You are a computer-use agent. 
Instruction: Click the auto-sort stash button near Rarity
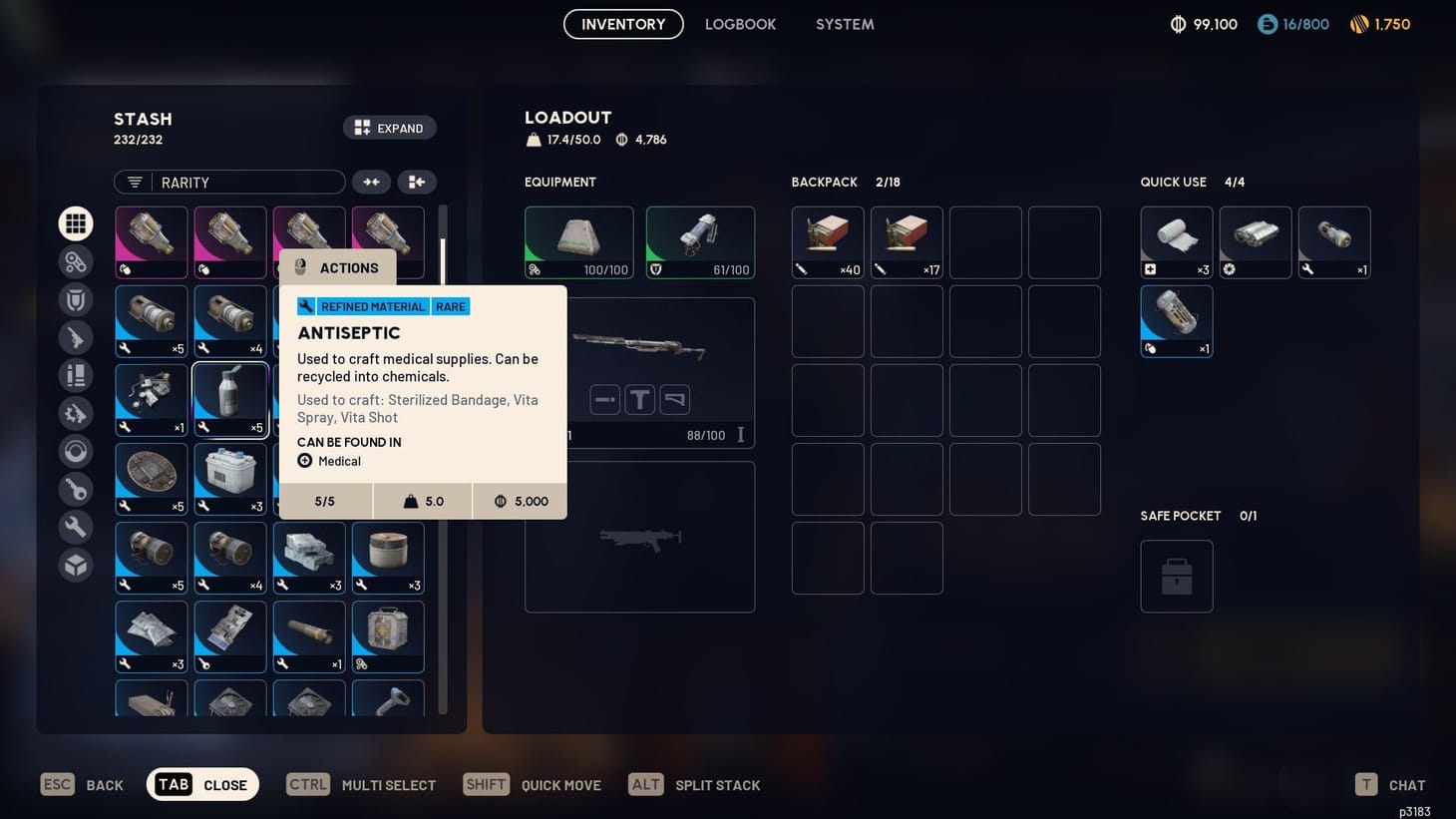coord(417,182)
